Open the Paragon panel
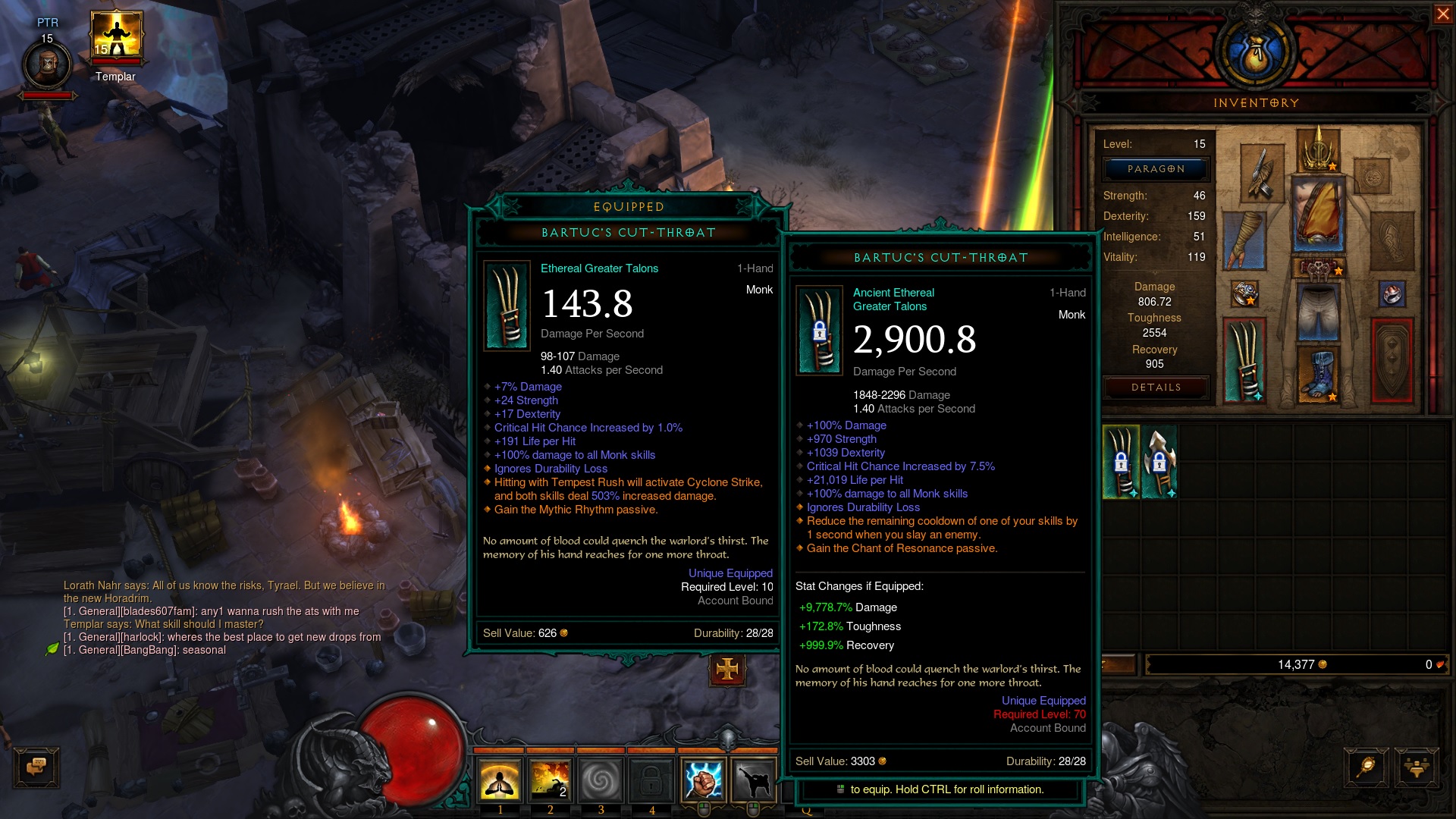The image size is (1456, 819). click(x=1155, y=168)
